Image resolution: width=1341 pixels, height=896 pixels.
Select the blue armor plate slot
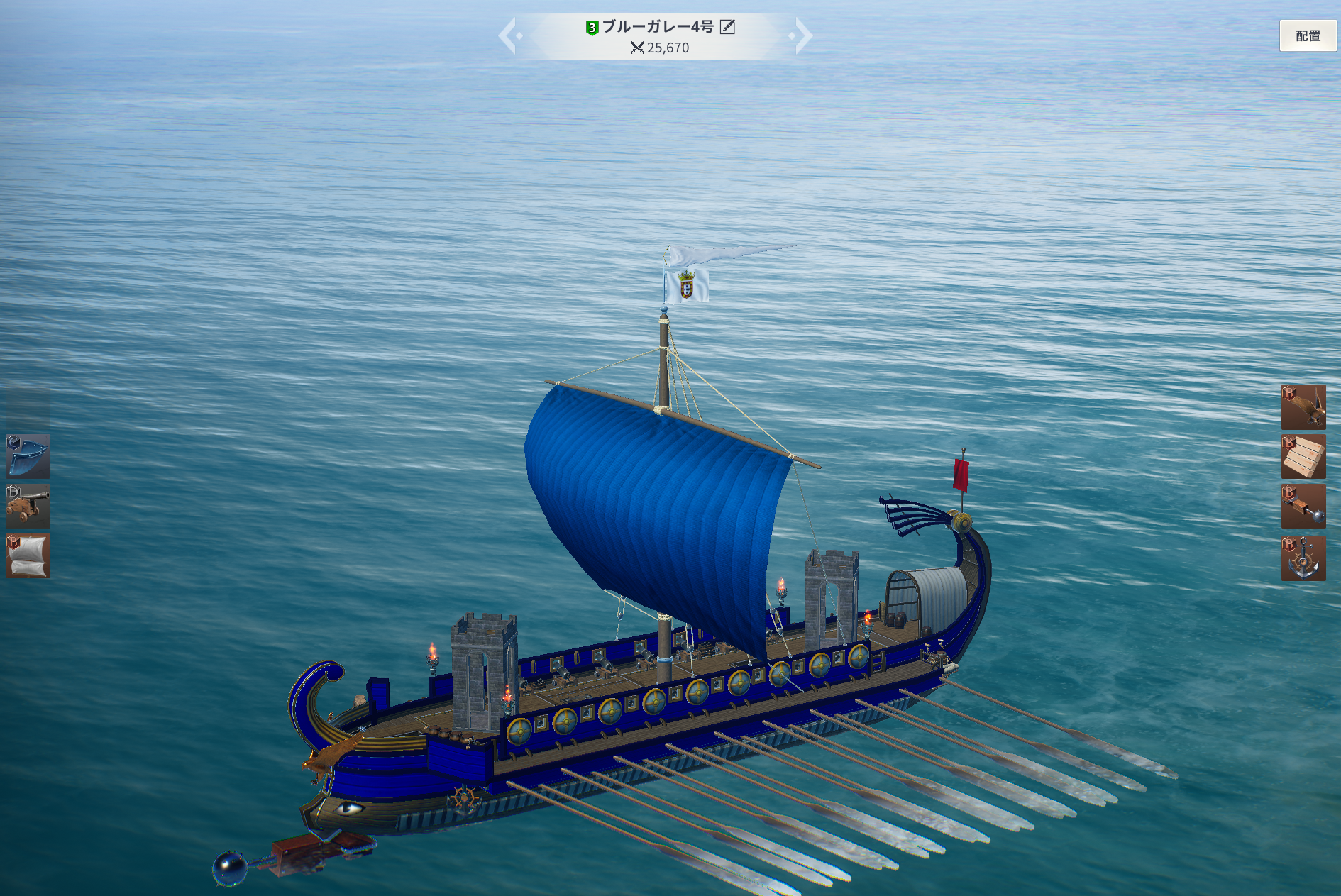click(x=28, y=456)
